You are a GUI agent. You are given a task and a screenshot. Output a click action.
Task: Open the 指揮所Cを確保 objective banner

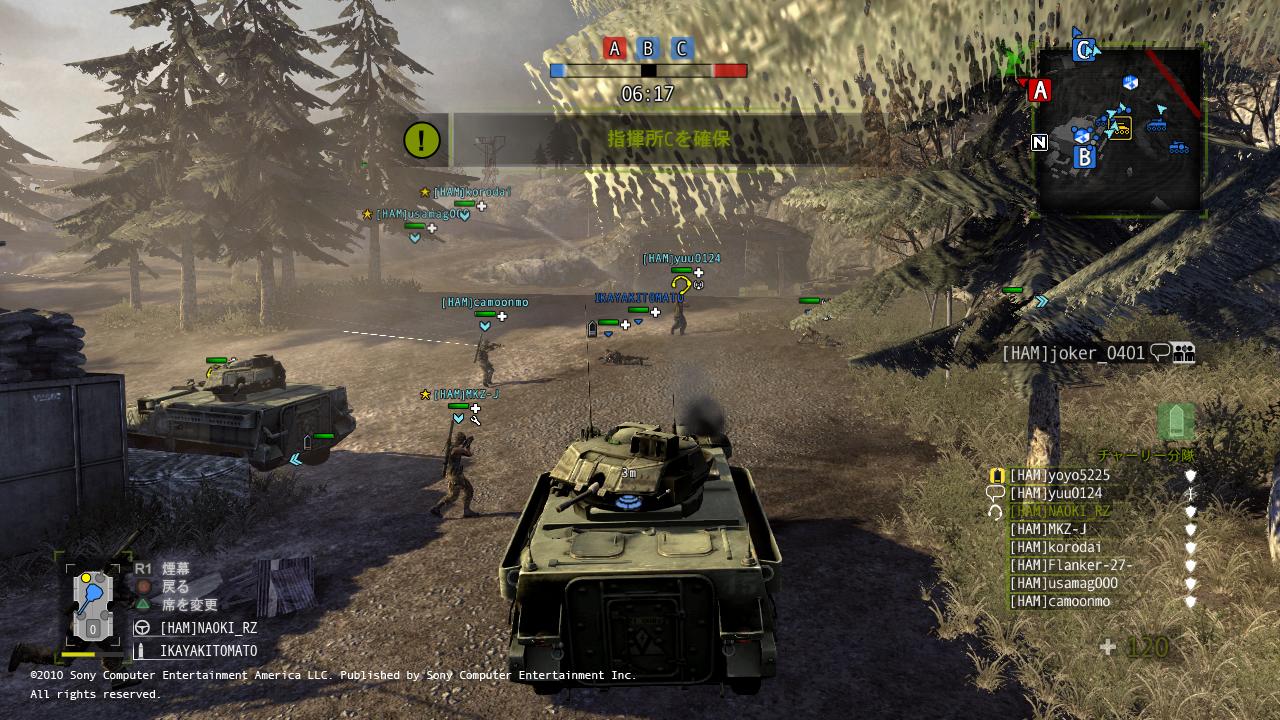coord(668,140)
